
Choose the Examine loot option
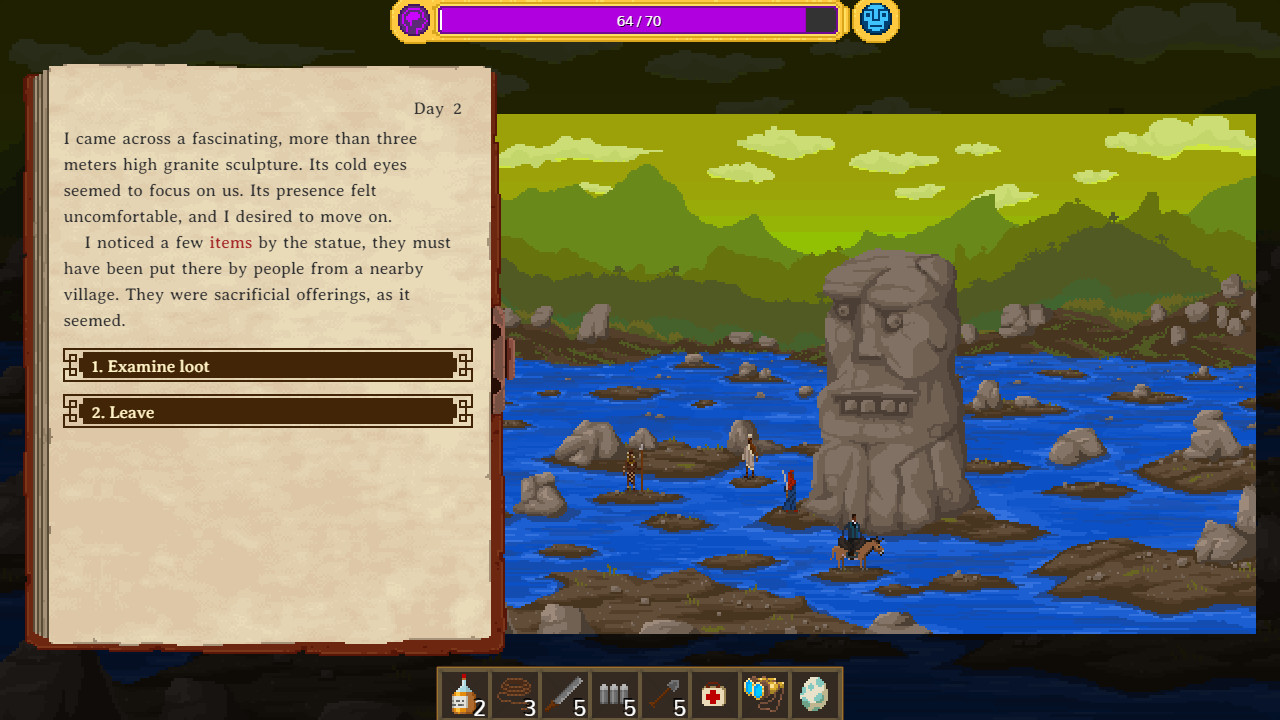coord(267,366)
